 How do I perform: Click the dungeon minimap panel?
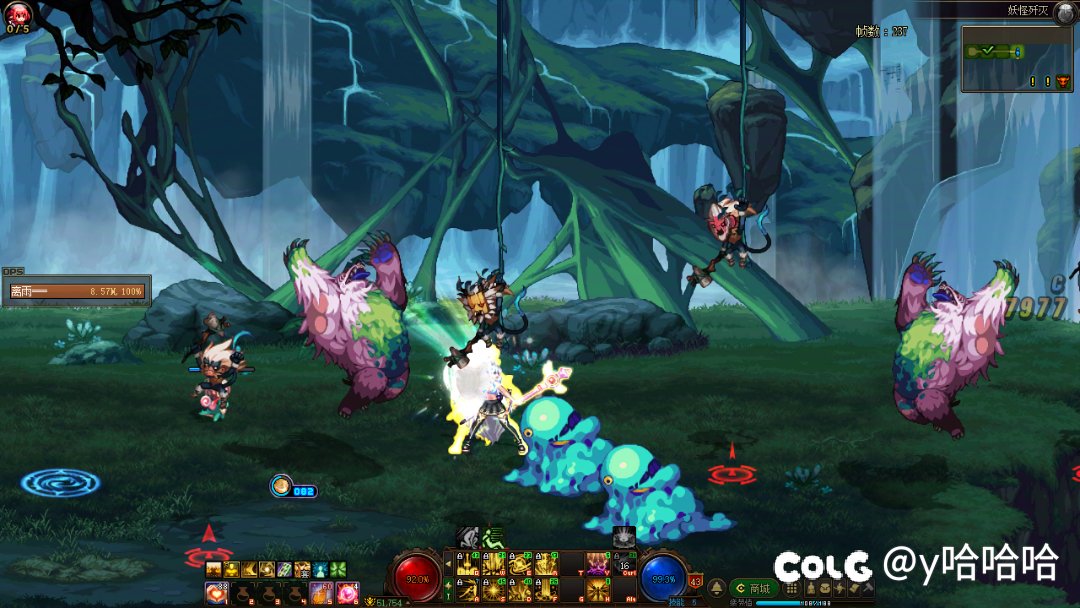coord(1016,58)
